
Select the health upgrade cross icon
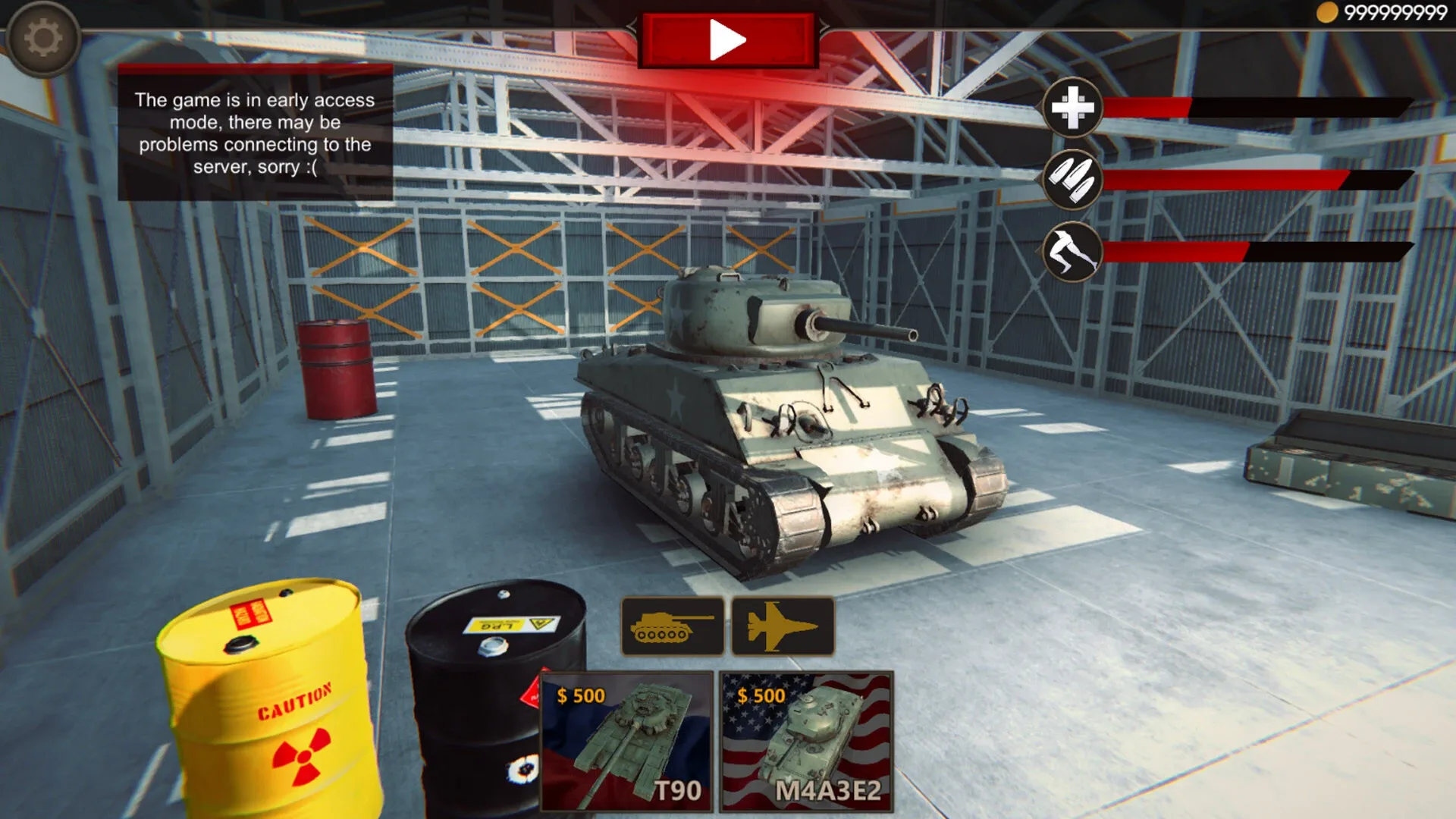(1072, 108)
